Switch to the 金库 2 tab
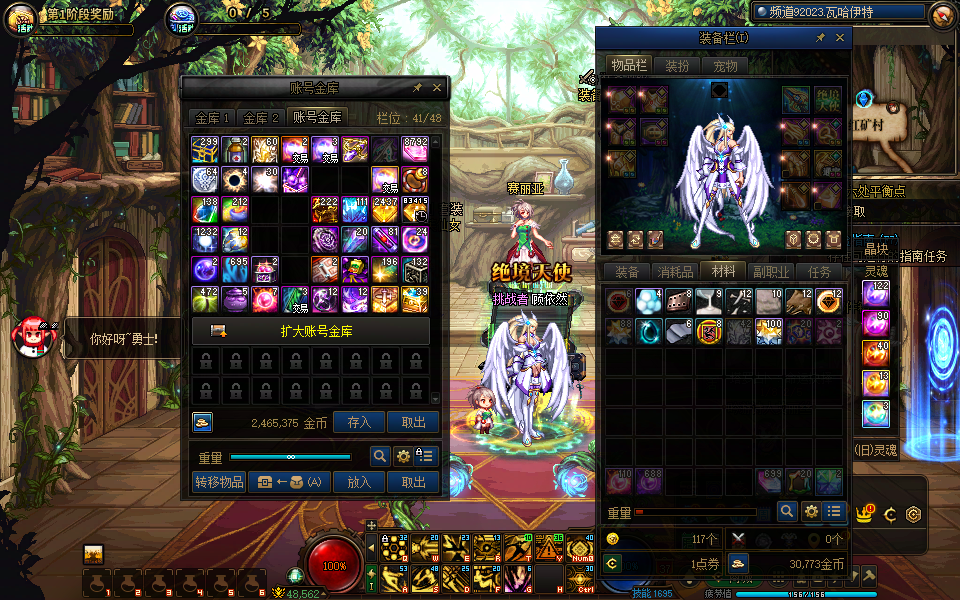 click(262, 118)
